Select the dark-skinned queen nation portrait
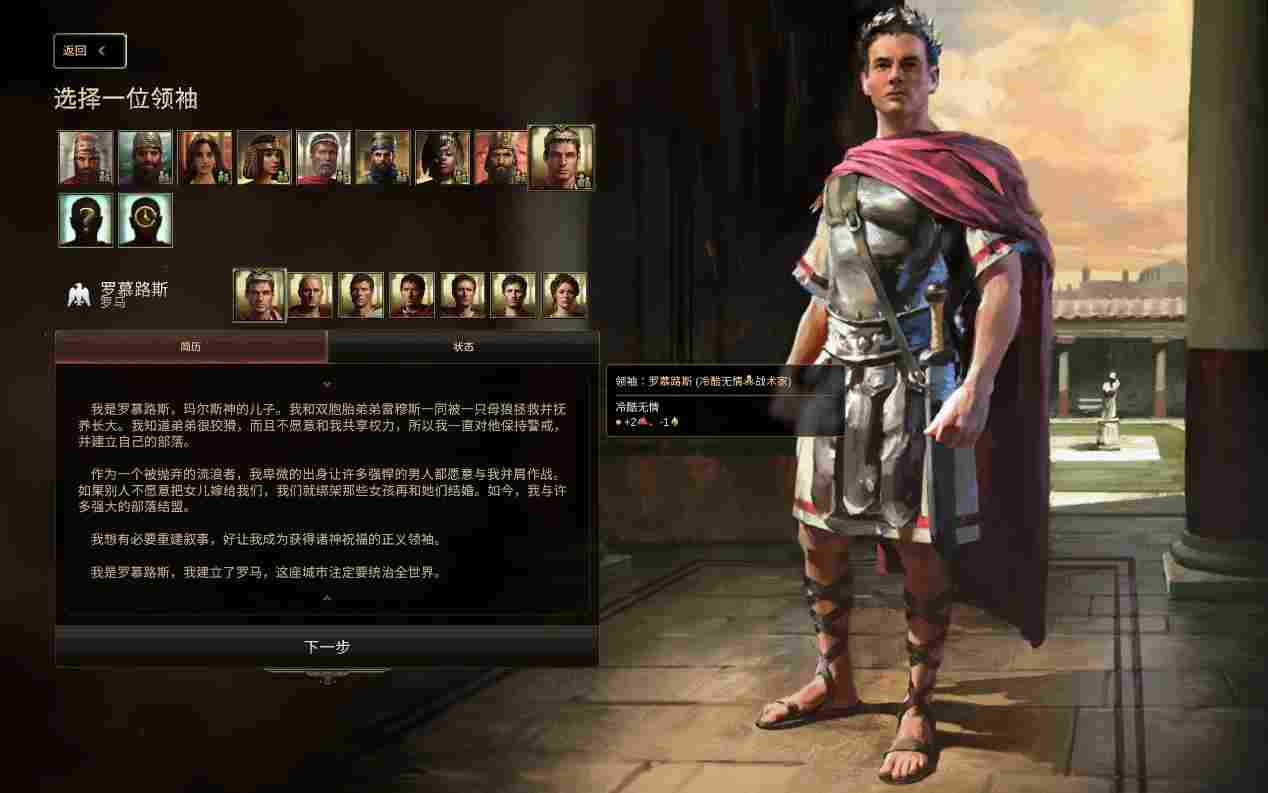The height and width of the screenshot is (793, 1268). (442, 158)
